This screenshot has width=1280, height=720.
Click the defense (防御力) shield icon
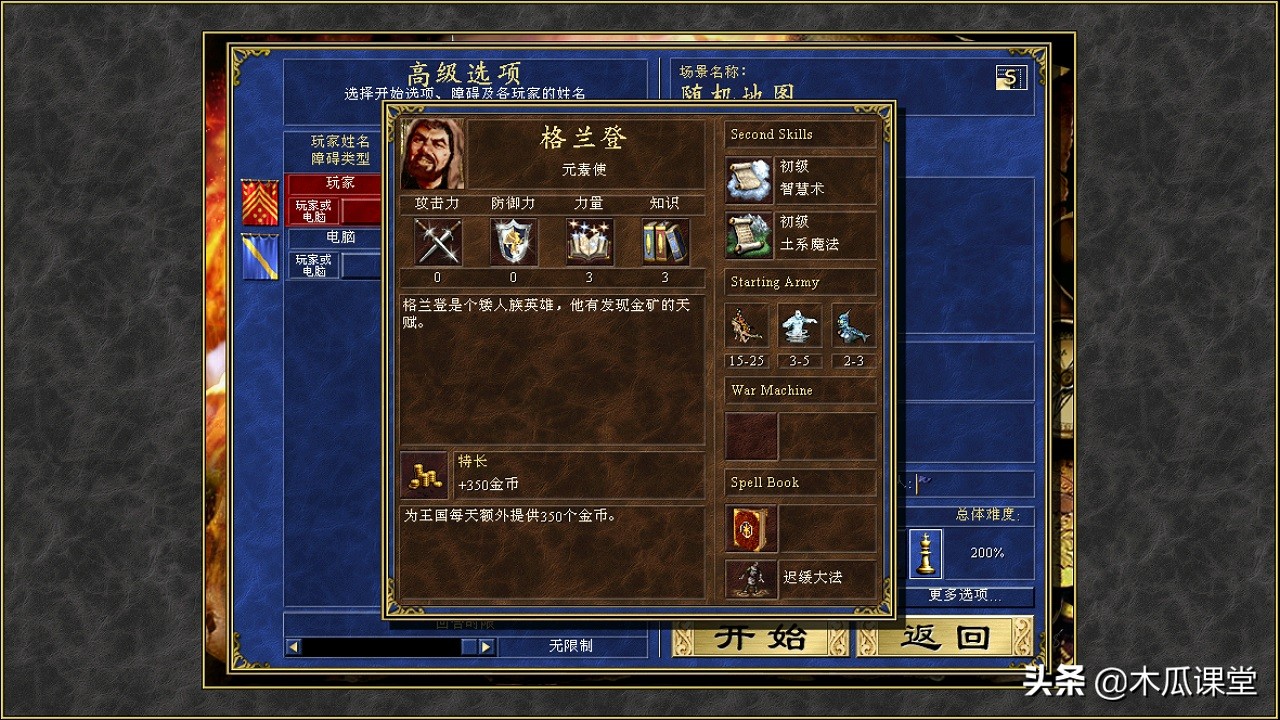(x=512, y=241)
